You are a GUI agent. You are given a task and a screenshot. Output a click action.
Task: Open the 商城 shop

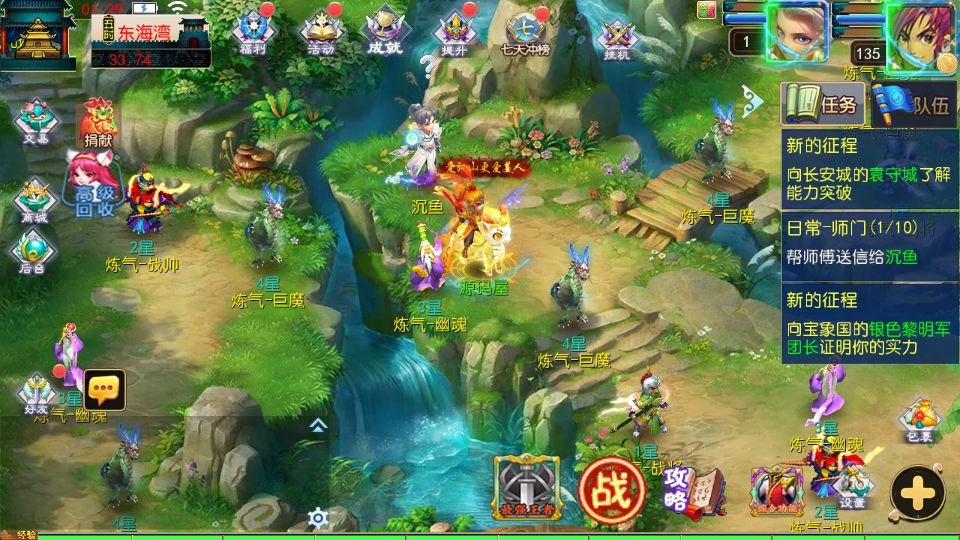34,199
